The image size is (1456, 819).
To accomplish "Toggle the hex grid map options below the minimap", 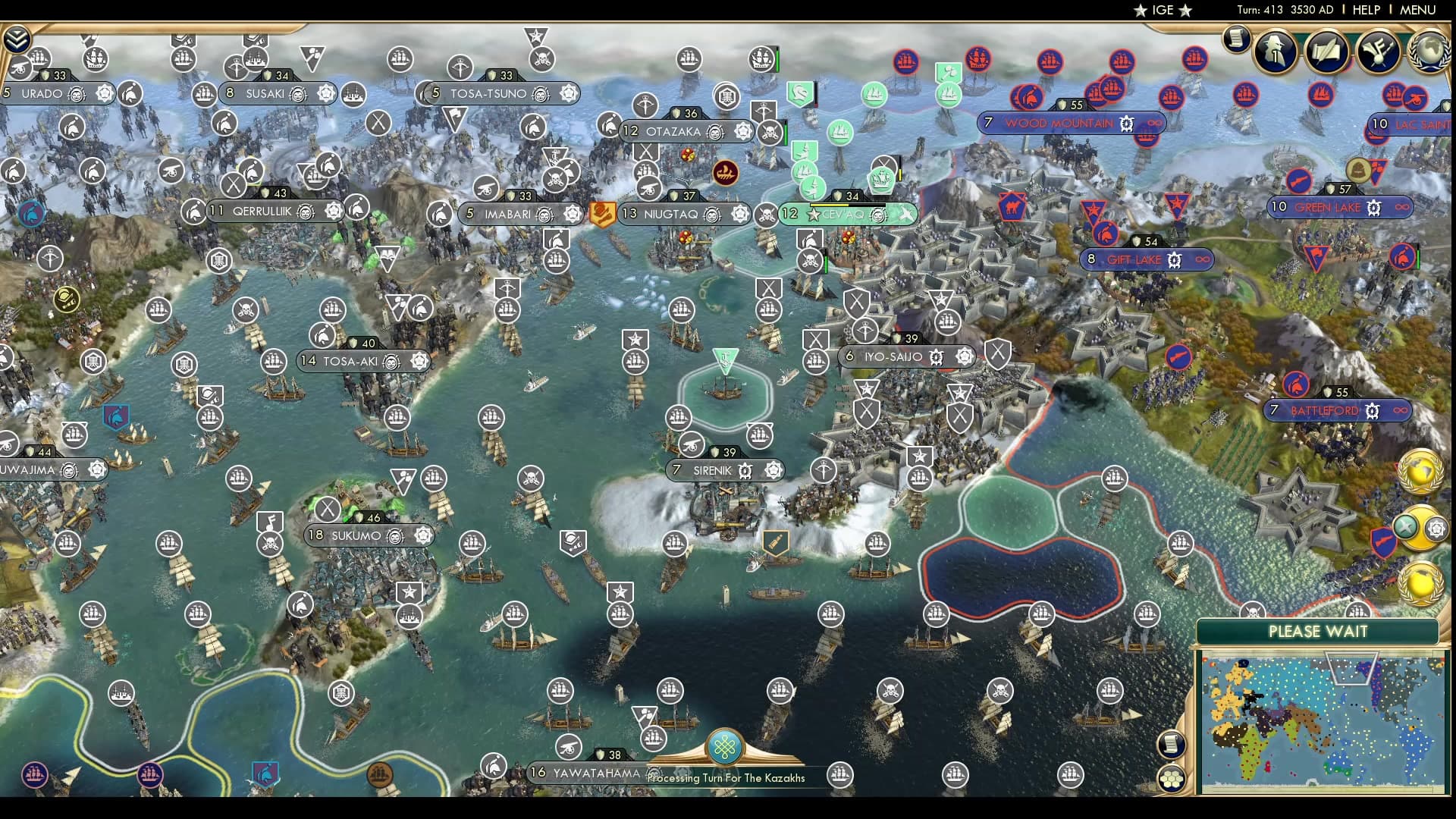I will click(1171, 777).
